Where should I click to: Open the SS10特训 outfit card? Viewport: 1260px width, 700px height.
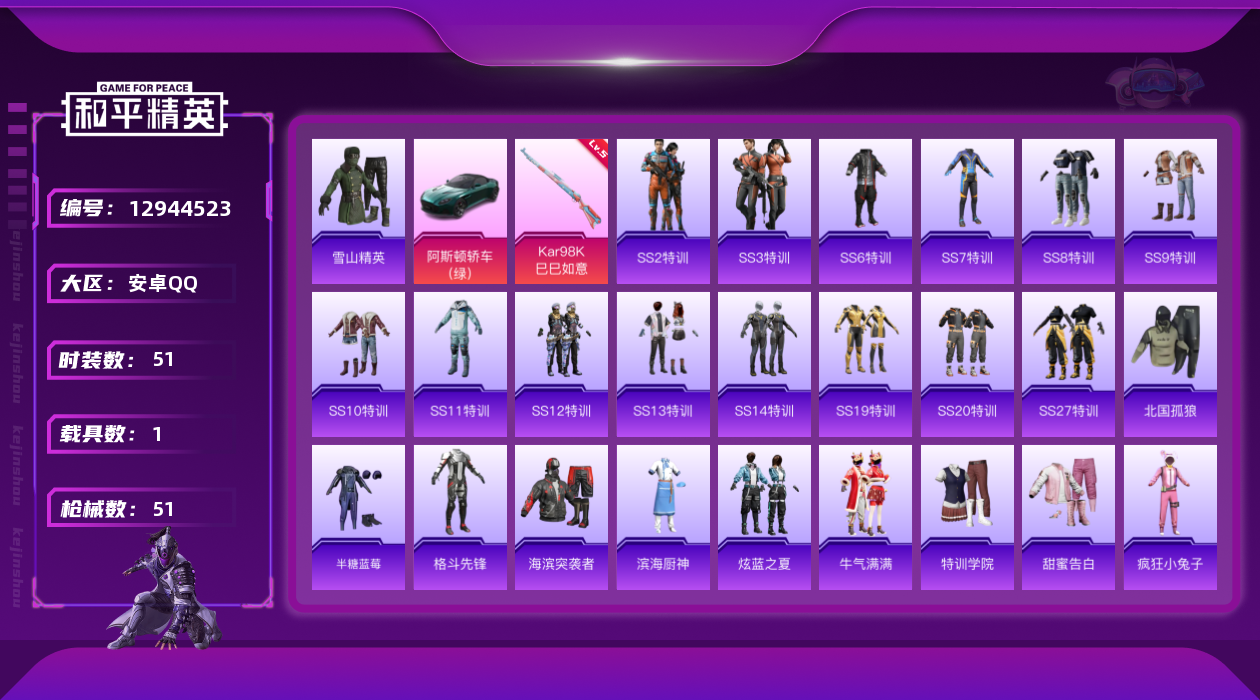click(x=358, y=364)
